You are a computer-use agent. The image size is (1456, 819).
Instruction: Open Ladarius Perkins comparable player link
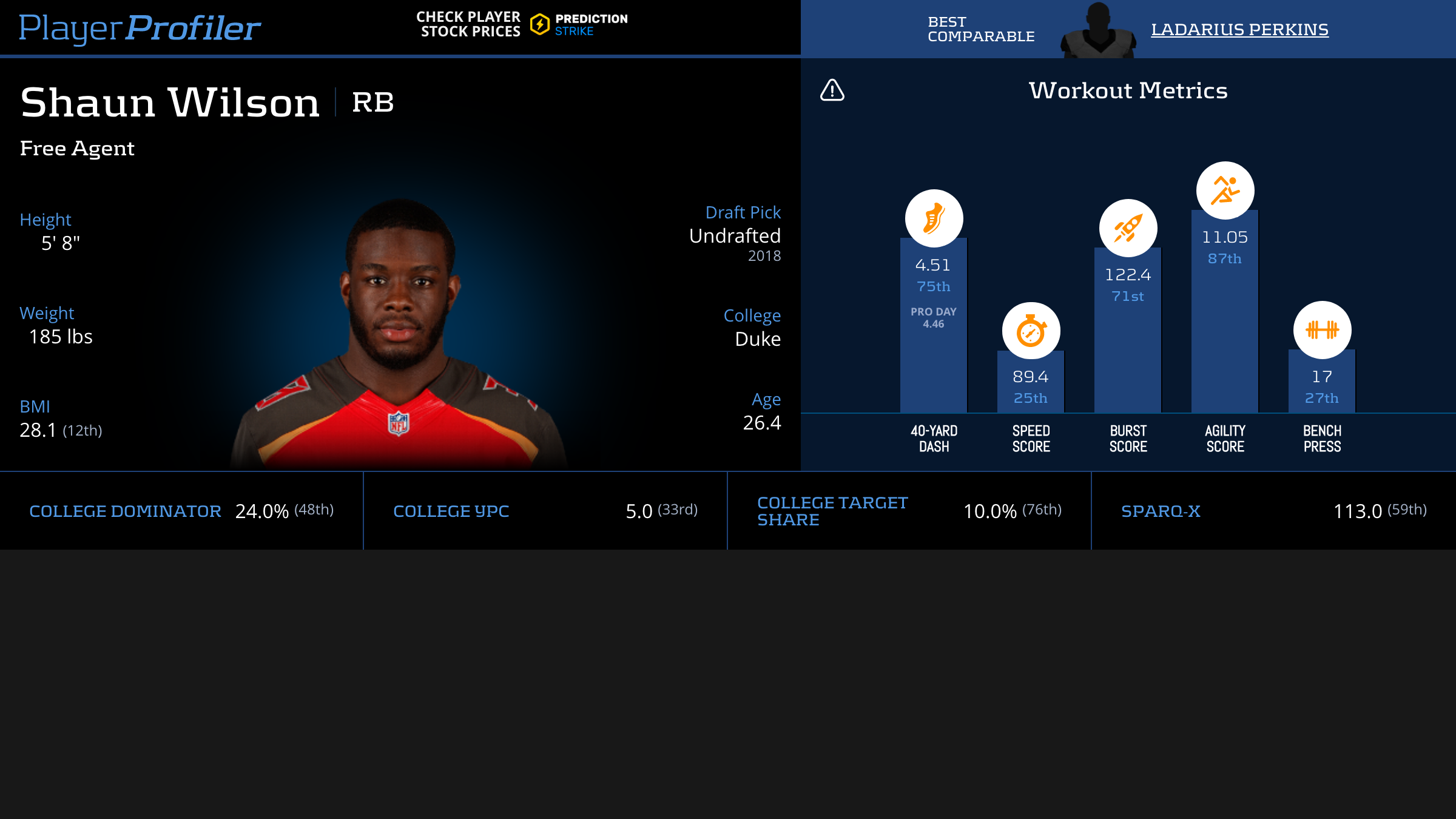point(1239,29)
